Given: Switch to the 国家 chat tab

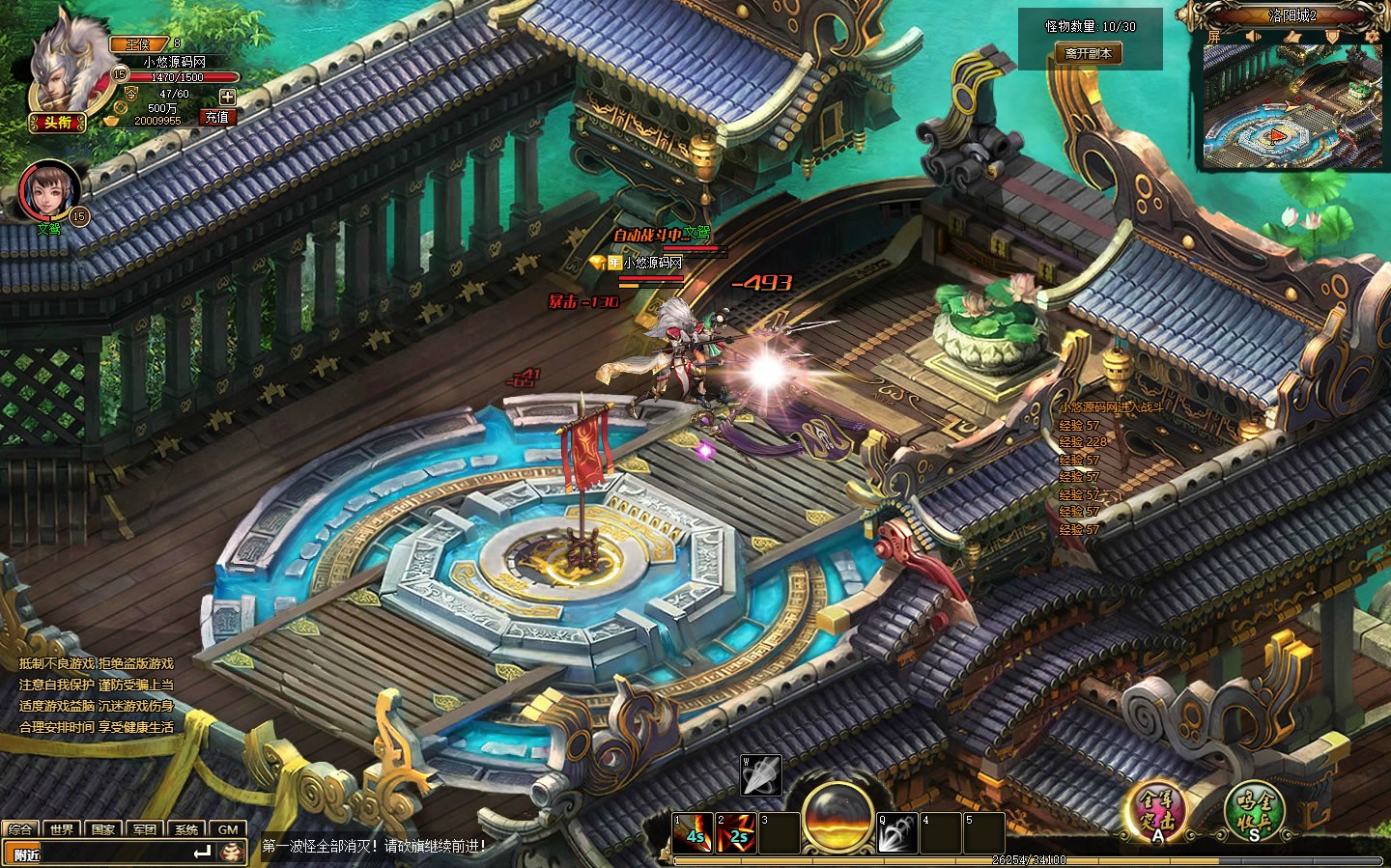Looking at the screenshot, I should (103, 829).
